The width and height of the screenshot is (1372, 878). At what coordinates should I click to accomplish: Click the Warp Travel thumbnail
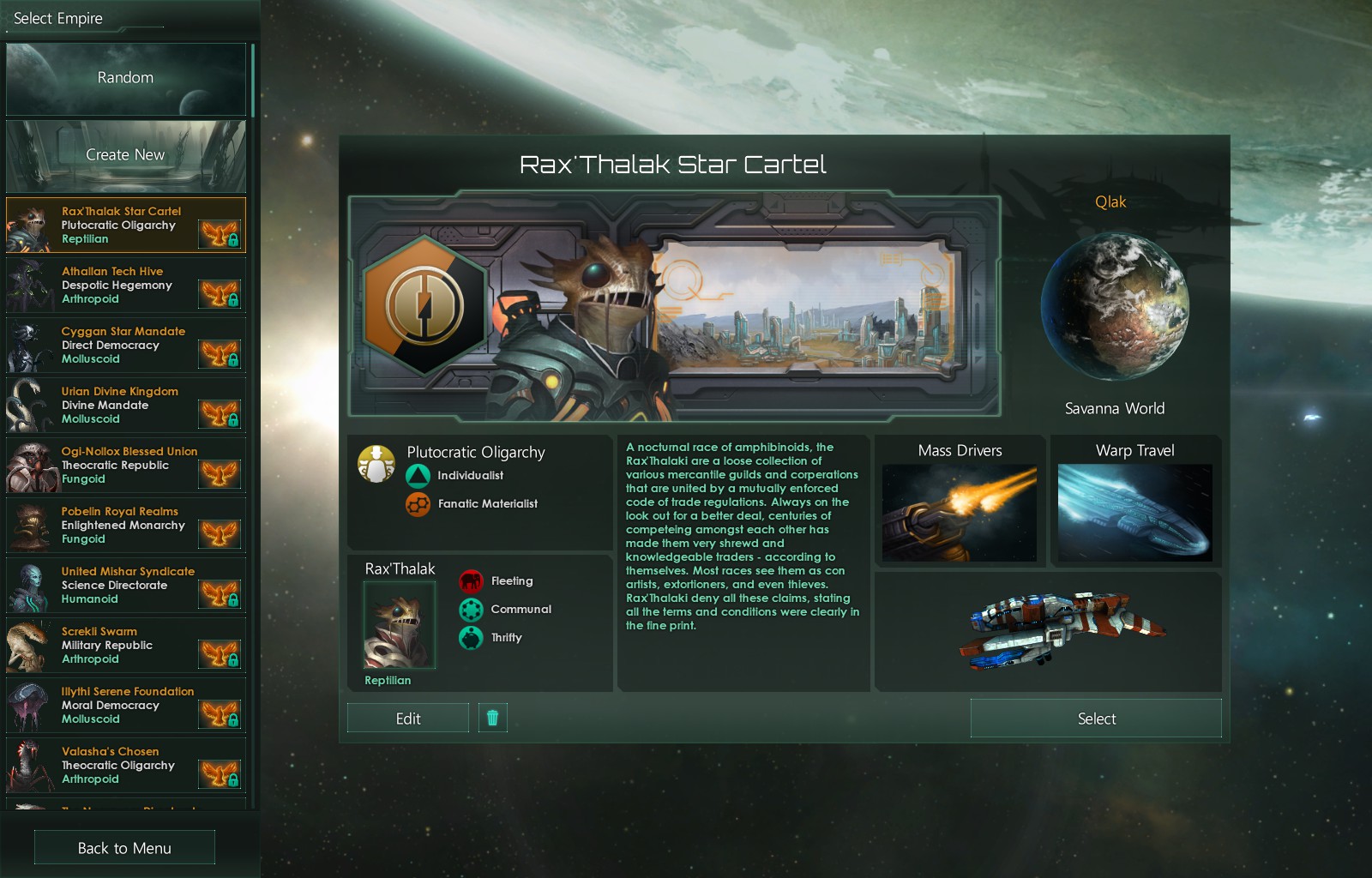tap(1134, 513)
